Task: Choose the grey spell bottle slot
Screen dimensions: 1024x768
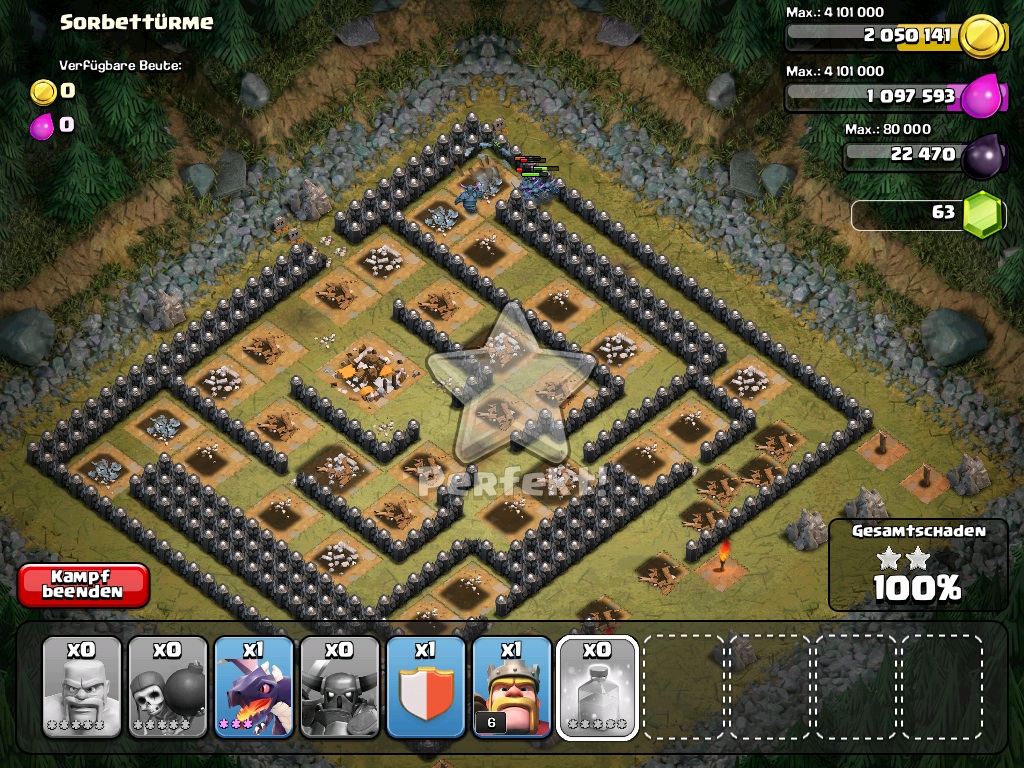Action: (597, 687)
